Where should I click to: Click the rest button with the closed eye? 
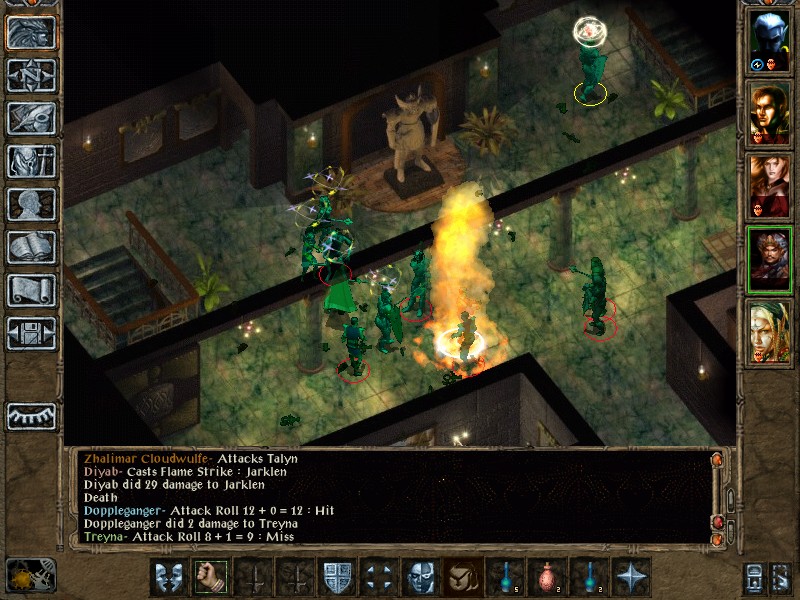click(x=30, y=415)
